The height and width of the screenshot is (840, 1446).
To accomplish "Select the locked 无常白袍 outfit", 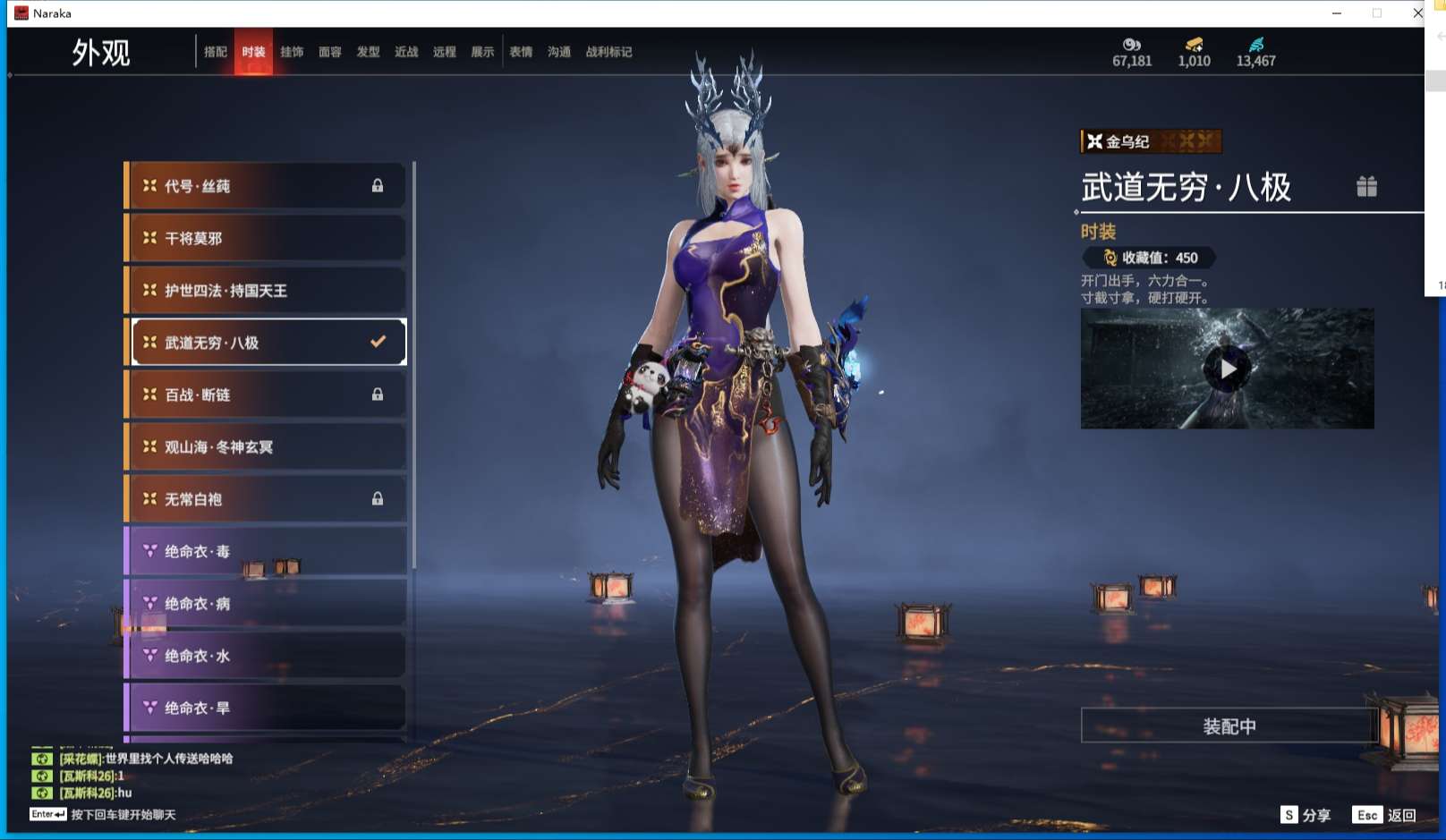I will [x=266, y=499].
